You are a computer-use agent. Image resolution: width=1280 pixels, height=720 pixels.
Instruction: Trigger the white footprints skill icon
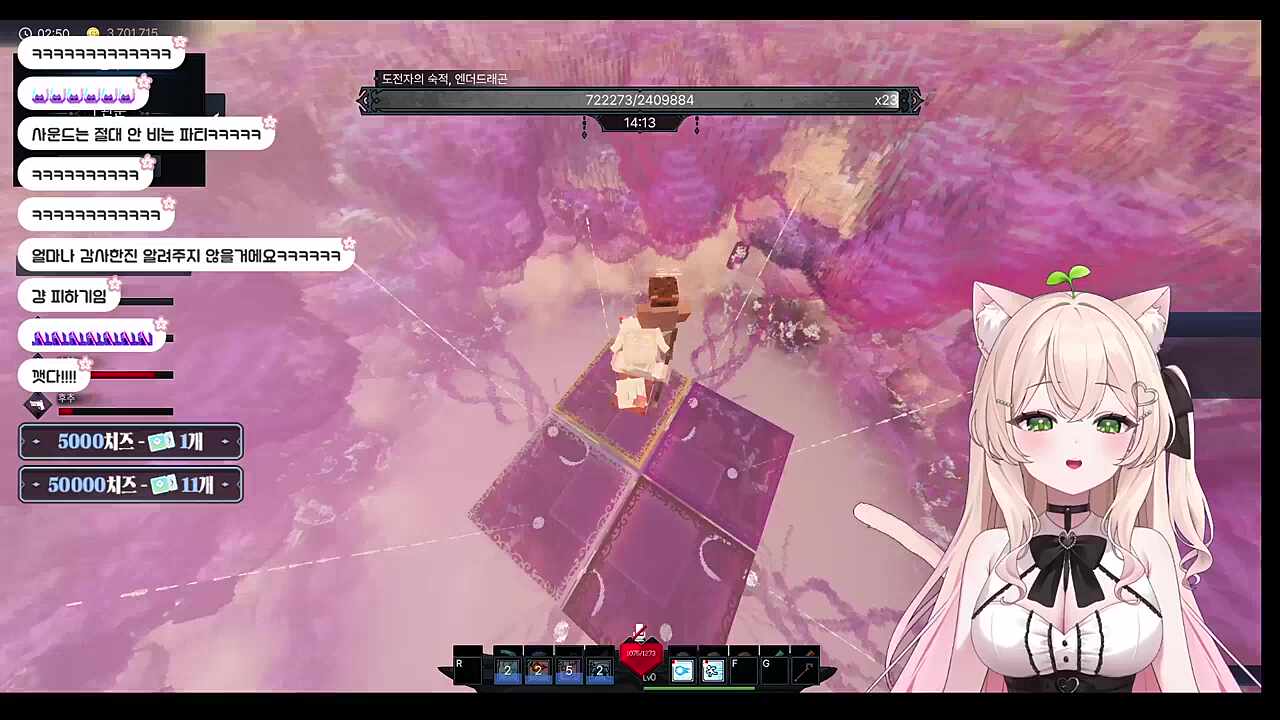pos(712,670)
